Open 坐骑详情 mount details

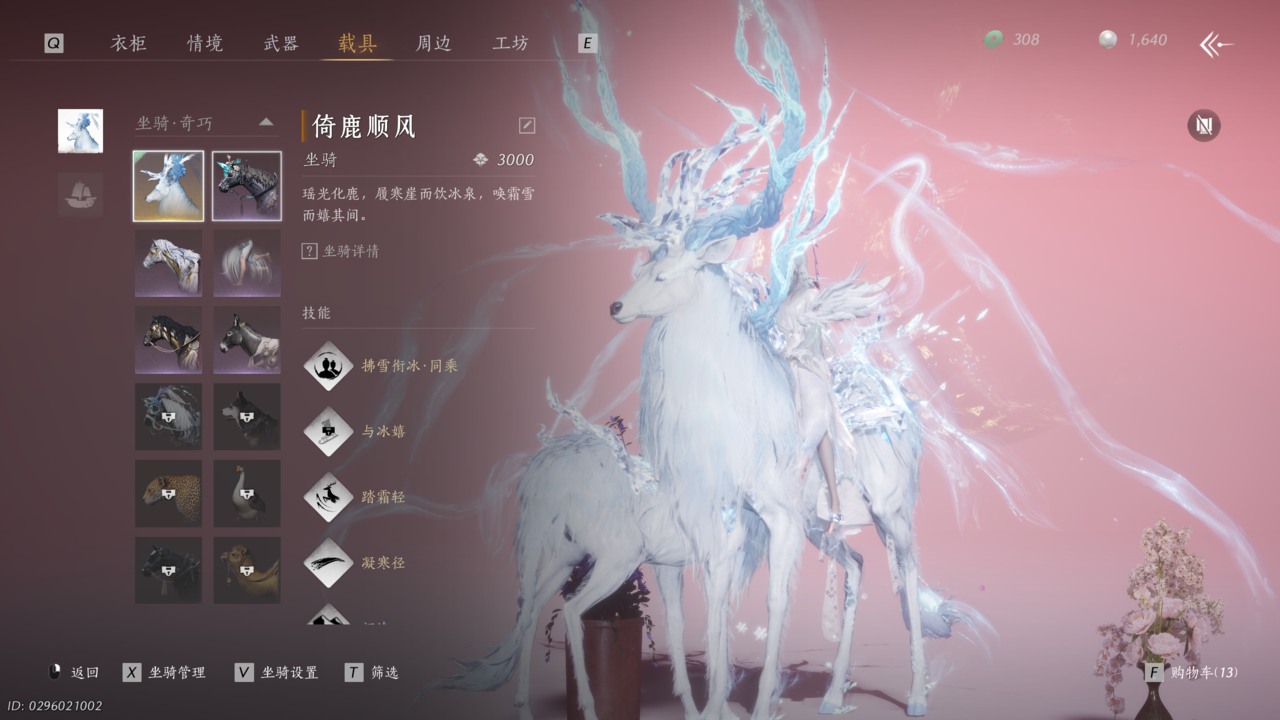[x=341, y=251]
